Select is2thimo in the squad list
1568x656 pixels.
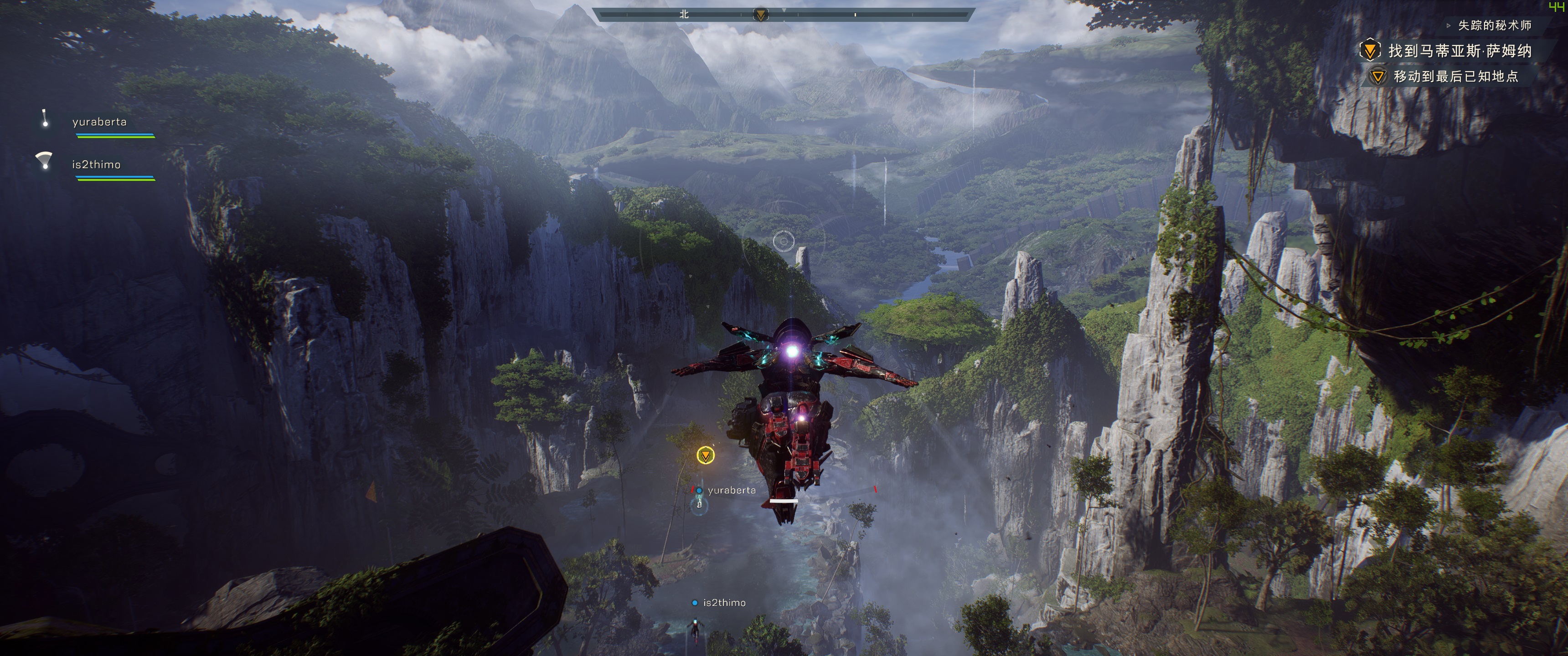(x=96, y=164)
